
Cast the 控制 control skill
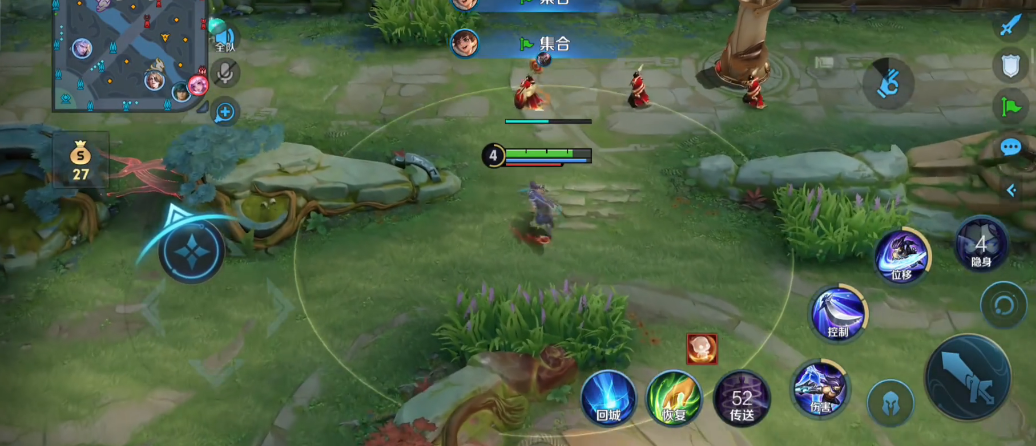tap(838, 312)
